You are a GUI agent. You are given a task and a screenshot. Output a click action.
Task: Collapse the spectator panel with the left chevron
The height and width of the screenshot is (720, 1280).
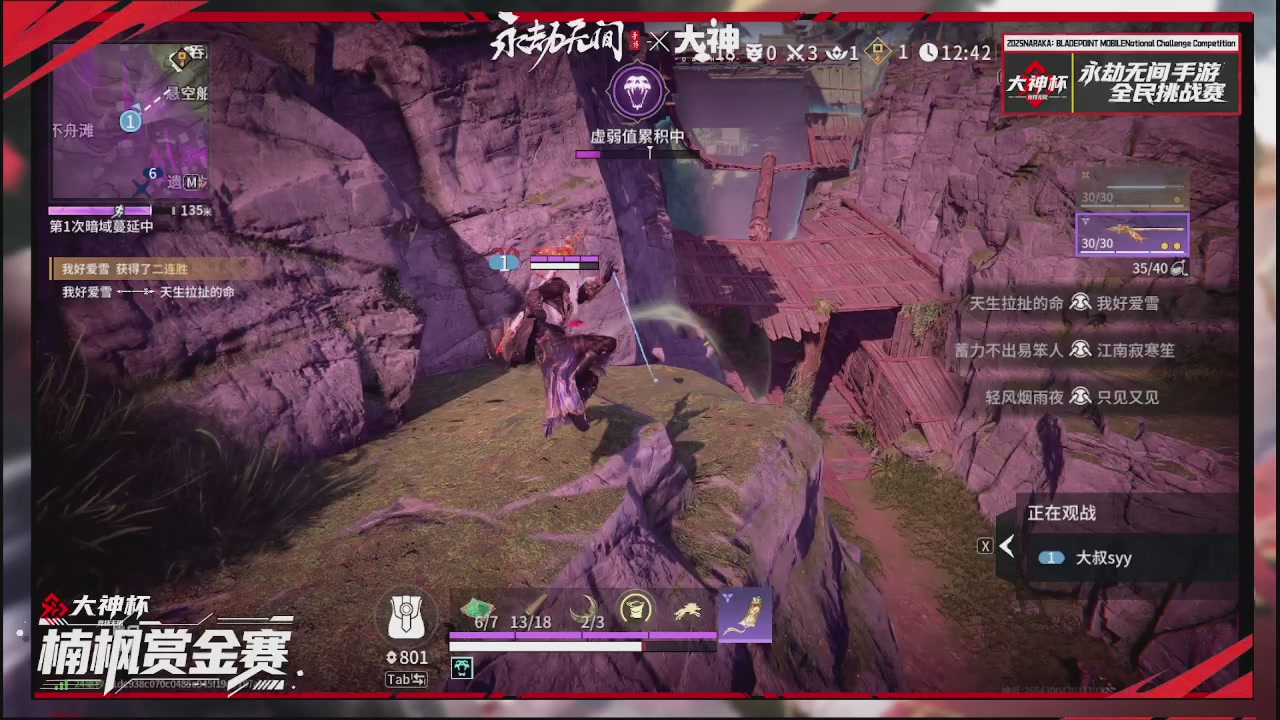coord(1007,545)
